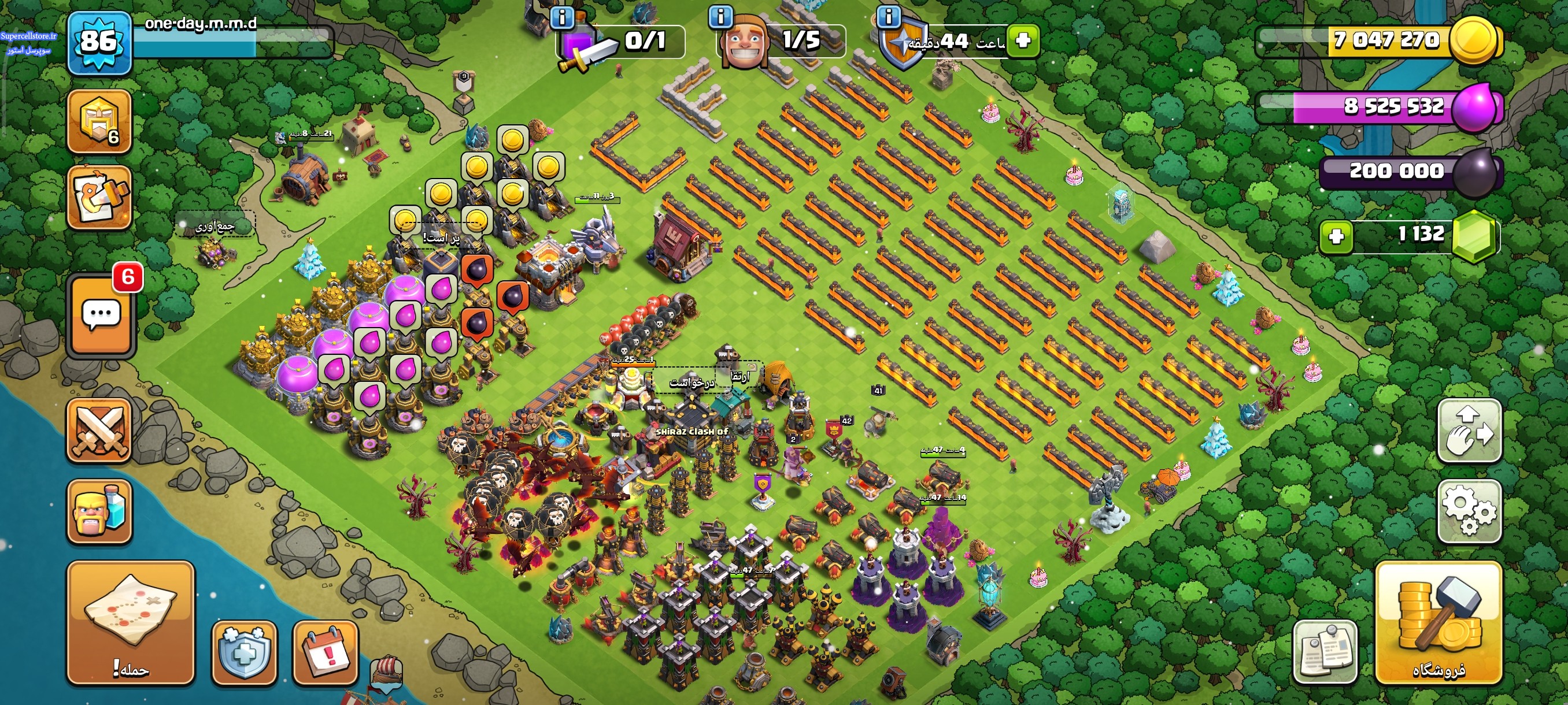Open the quests scroll button
This screenshot has height=705, width=1568.
coord(99,198)
